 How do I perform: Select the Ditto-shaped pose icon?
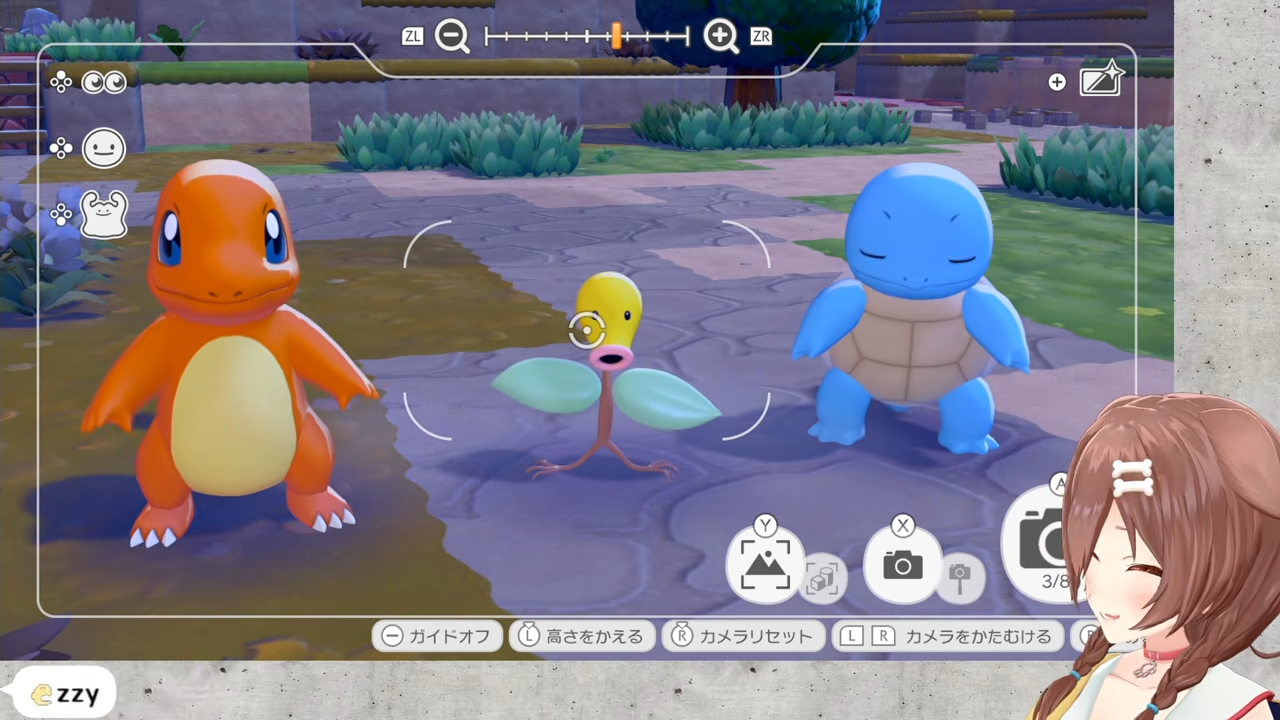point(104,214)
